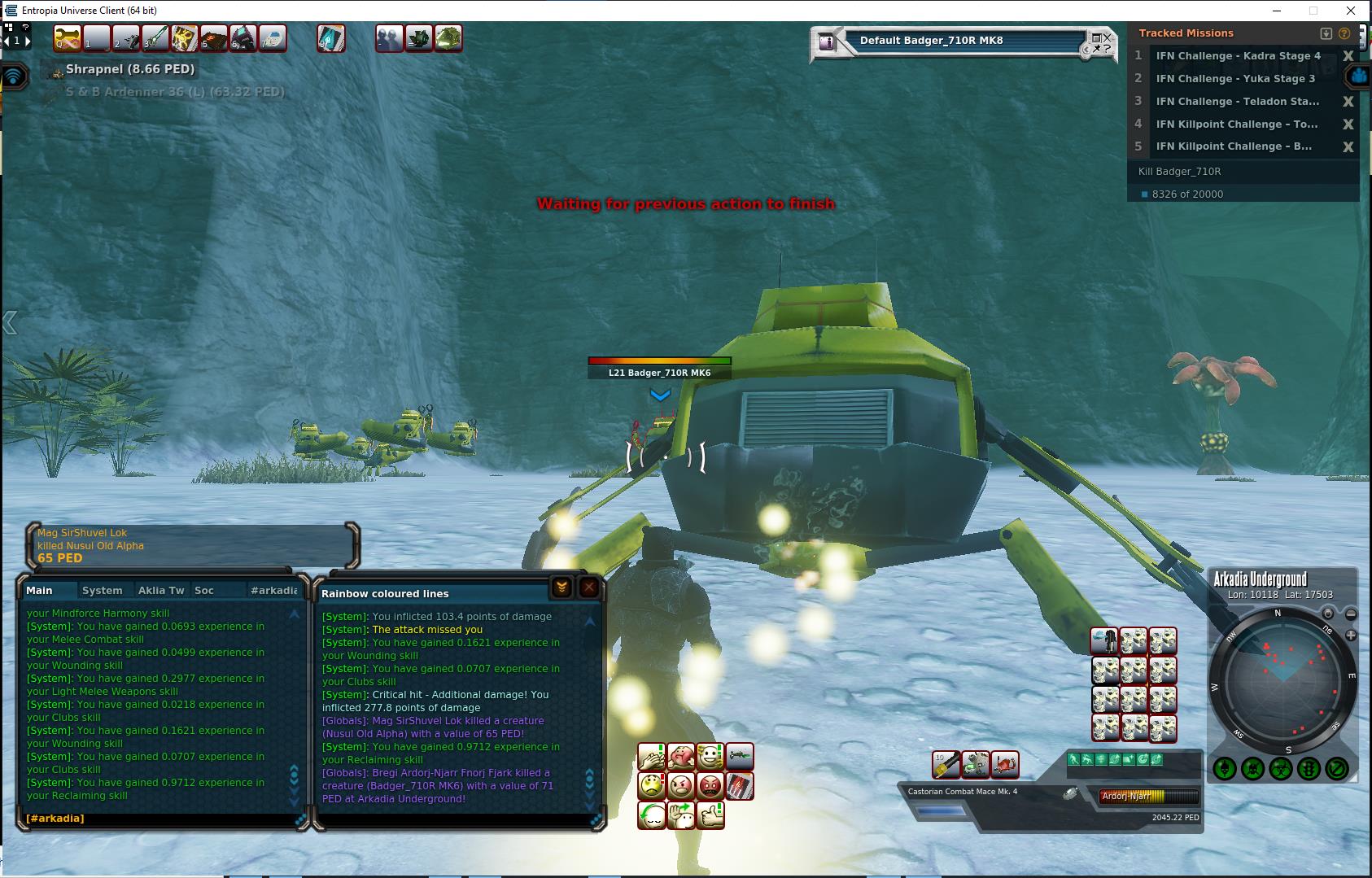The image size is (1372, 878).
Task: Use the hotbar item in slot 5
Action: [x=213, y=38]
